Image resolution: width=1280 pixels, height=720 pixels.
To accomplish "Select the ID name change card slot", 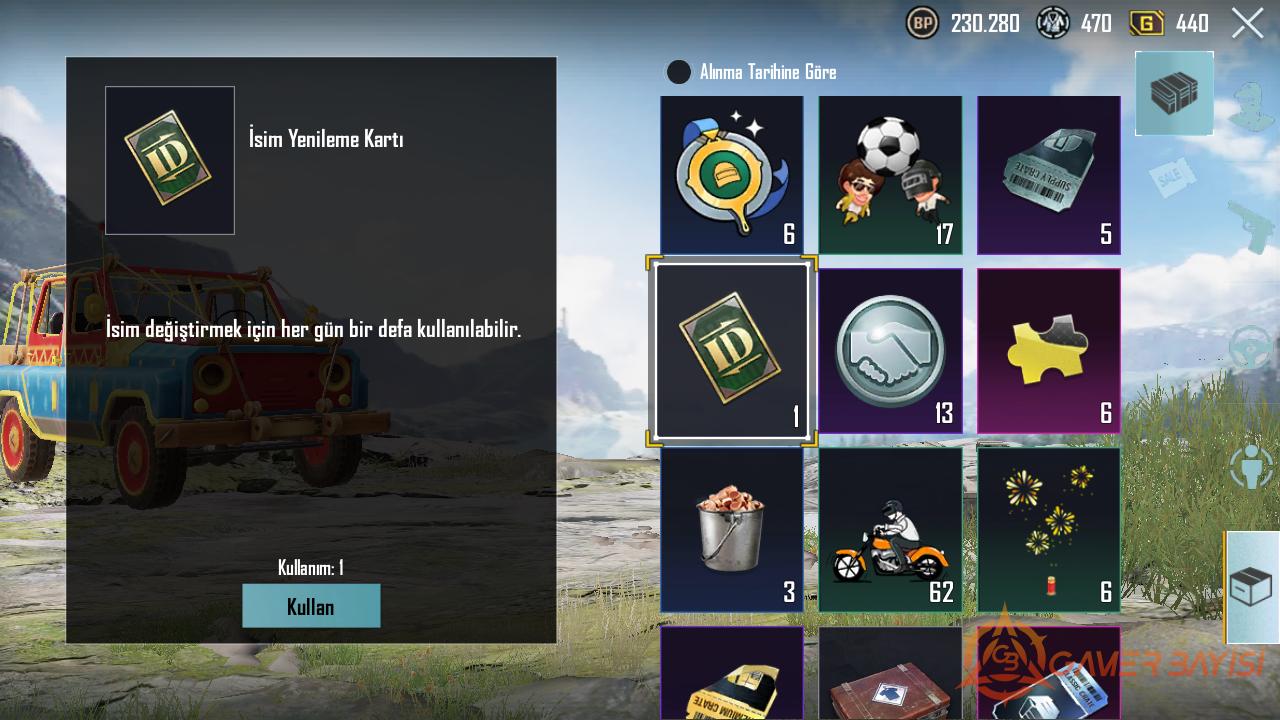I will click(x=731, y=351).
